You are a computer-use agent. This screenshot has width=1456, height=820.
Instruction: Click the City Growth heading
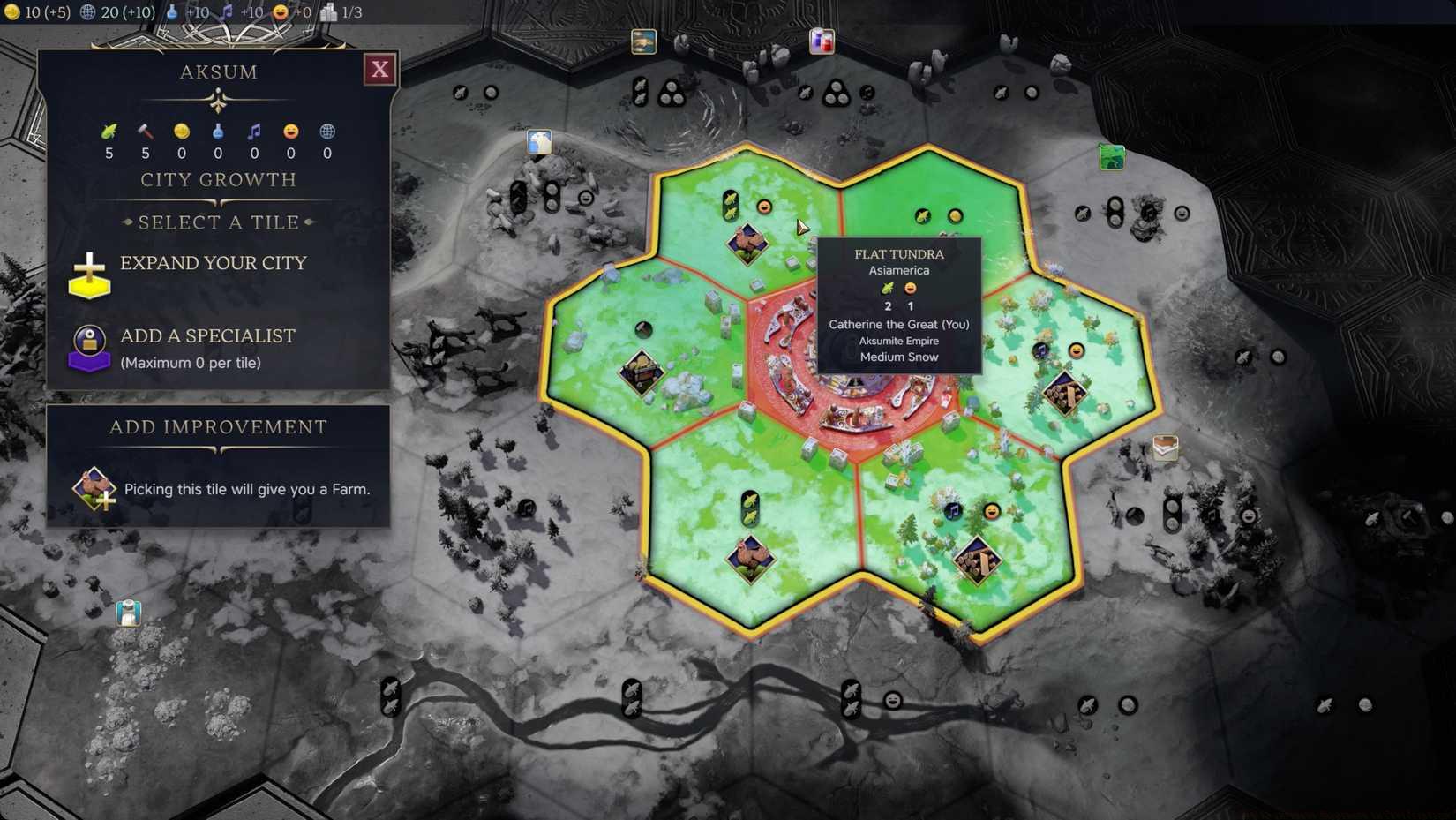coord(218,180)
